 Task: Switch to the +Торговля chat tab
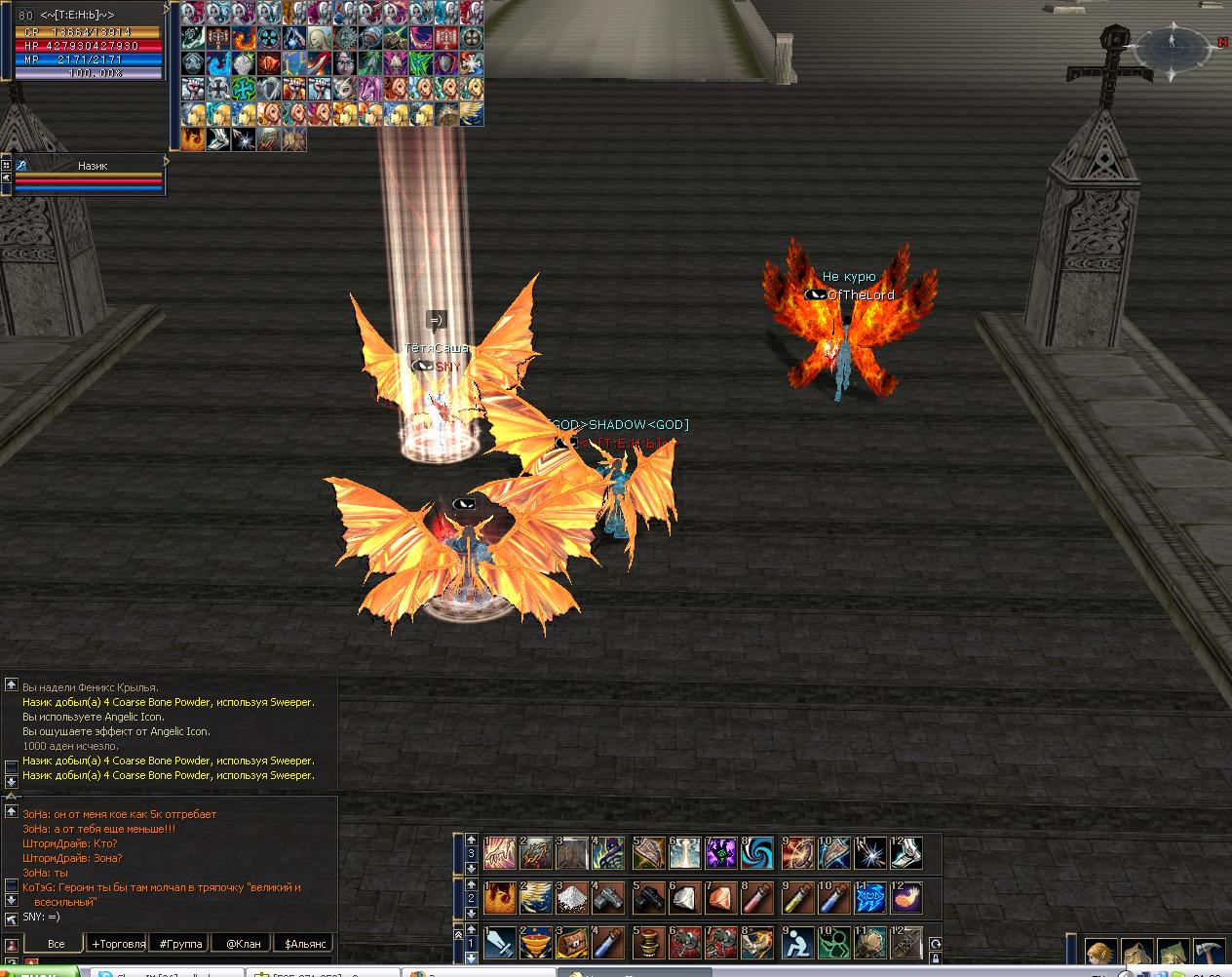pos(118,943)
